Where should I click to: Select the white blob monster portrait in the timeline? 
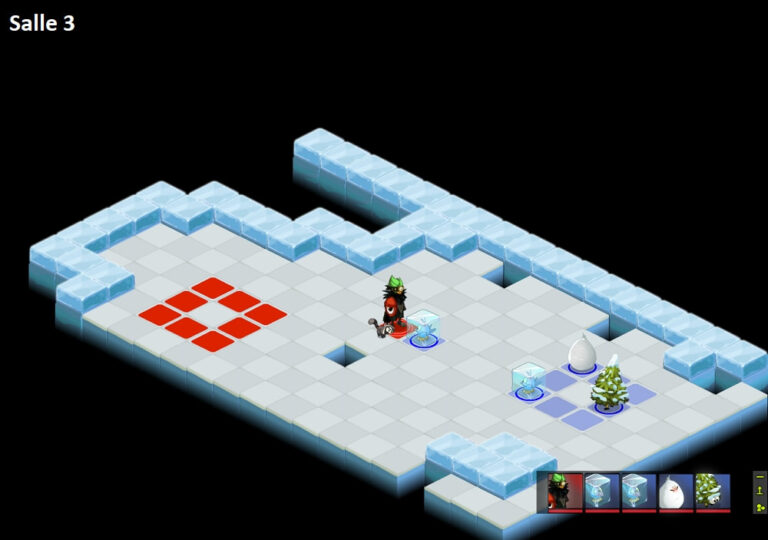point(676,491)
